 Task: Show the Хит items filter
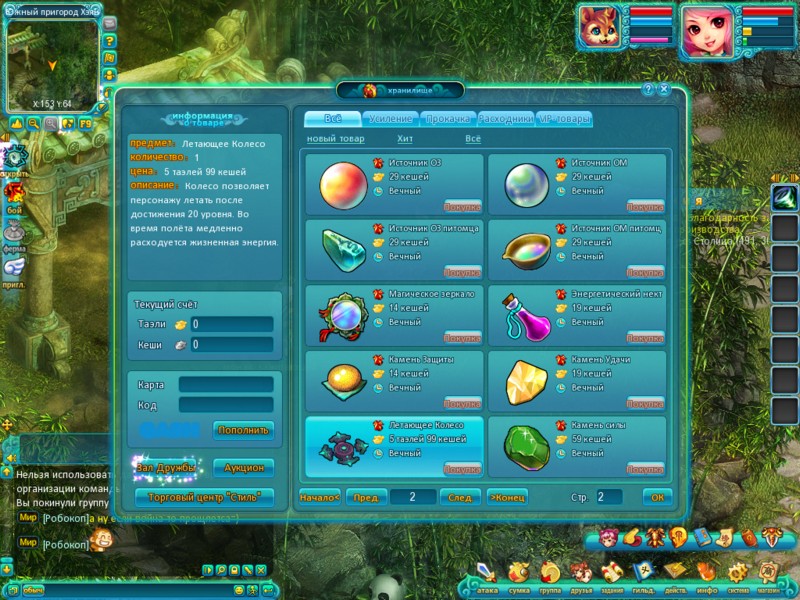405,139
